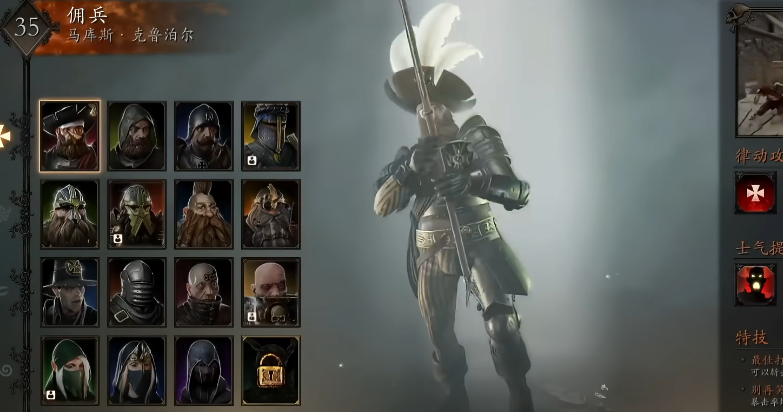The height and width of the screenshot is (412, 783).
Task: Inspect the white cross on red ability icon
Action: (x=756, y=192)
